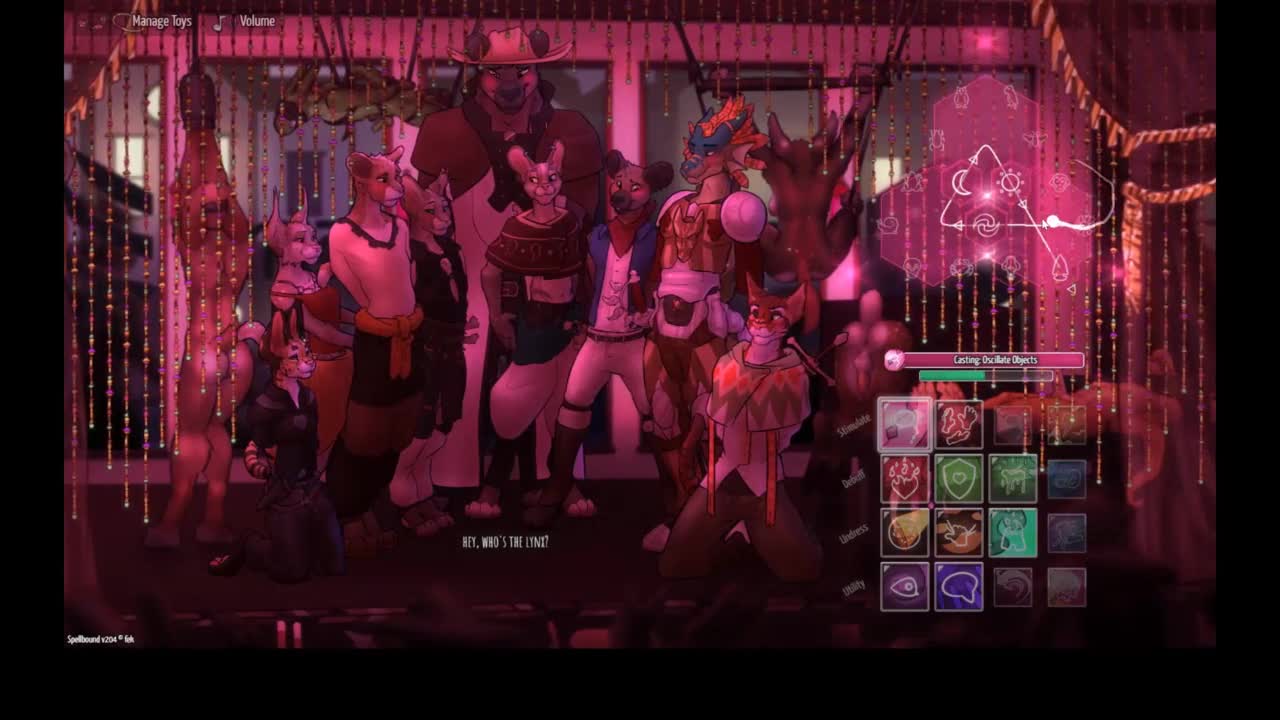1280x720 pixels.
Task: Cast the grabbing hands spell
Action: (959, 425)
